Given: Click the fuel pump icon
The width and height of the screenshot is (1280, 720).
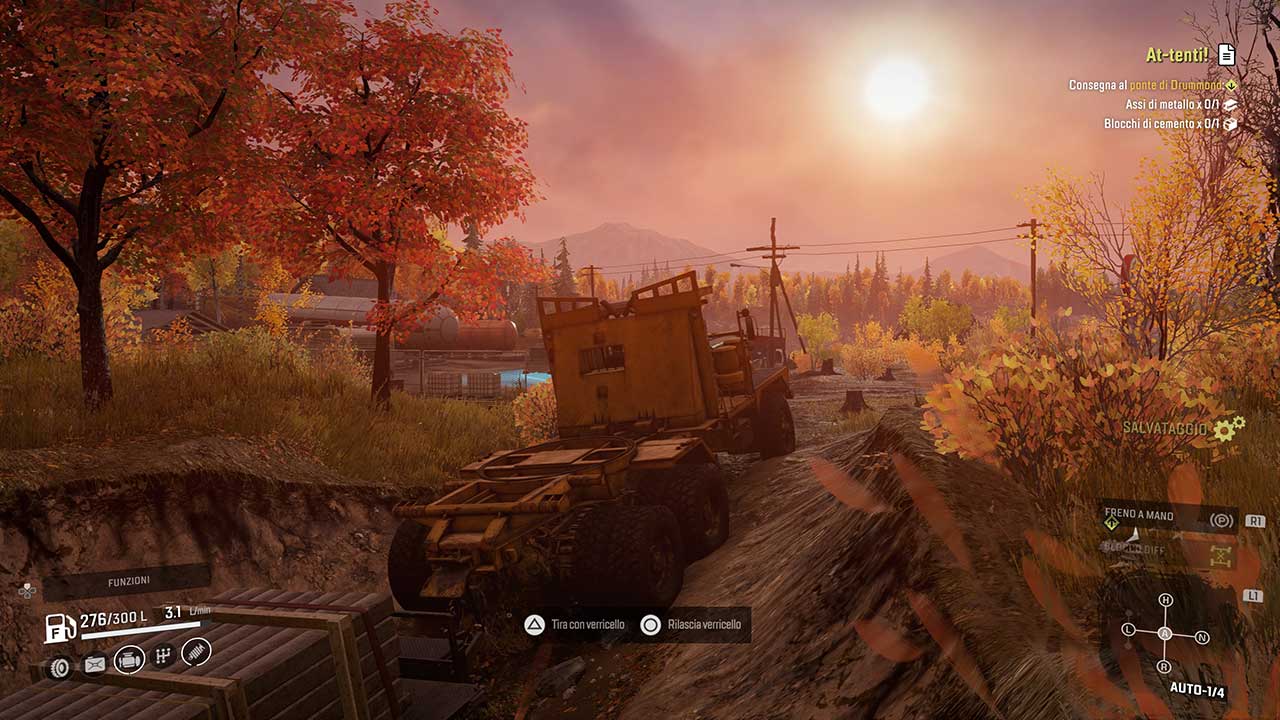Looking at the screenshot, I should click(60, 628).
